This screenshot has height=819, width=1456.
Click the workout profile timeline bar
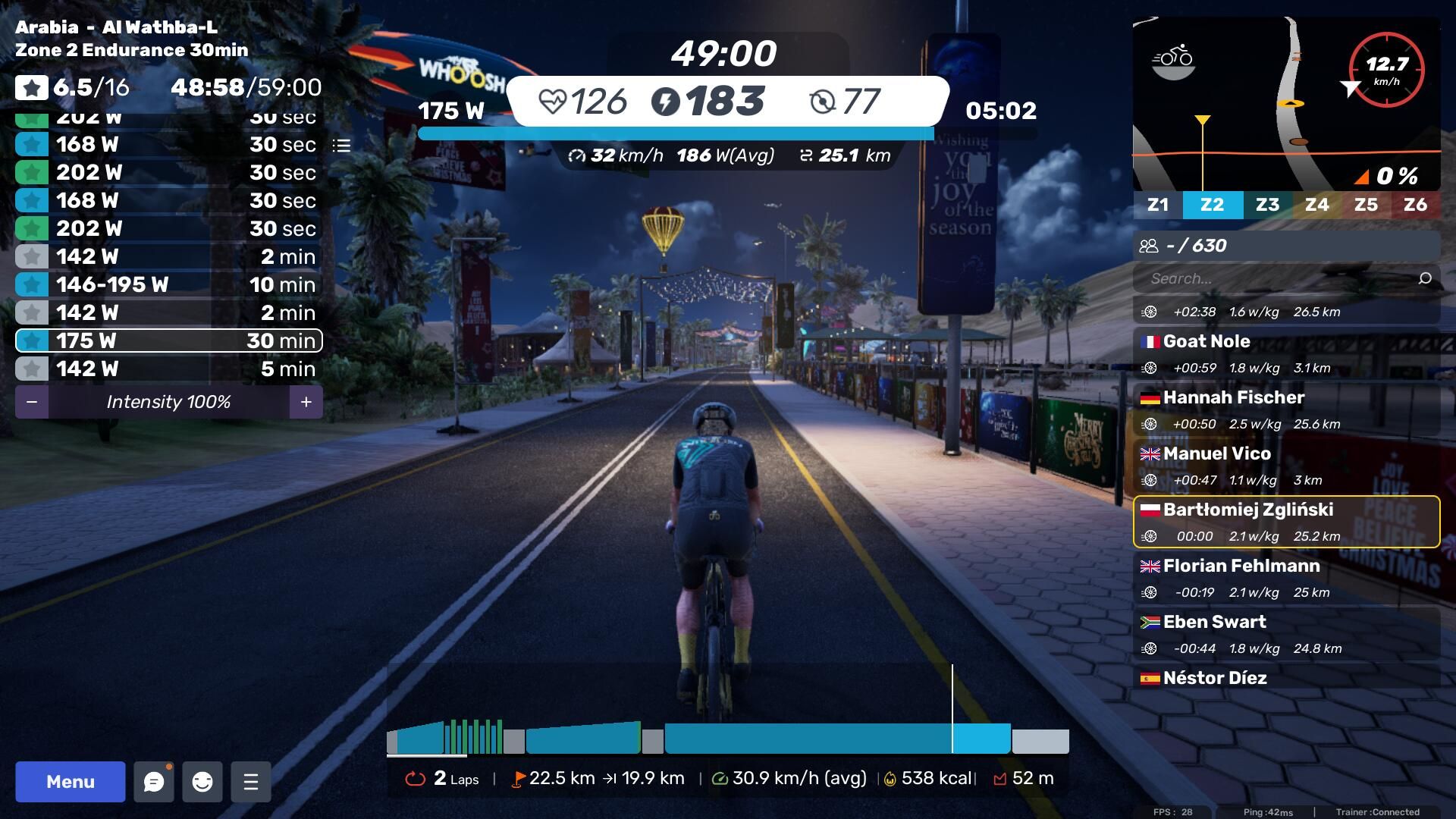(x=727, y=738)
